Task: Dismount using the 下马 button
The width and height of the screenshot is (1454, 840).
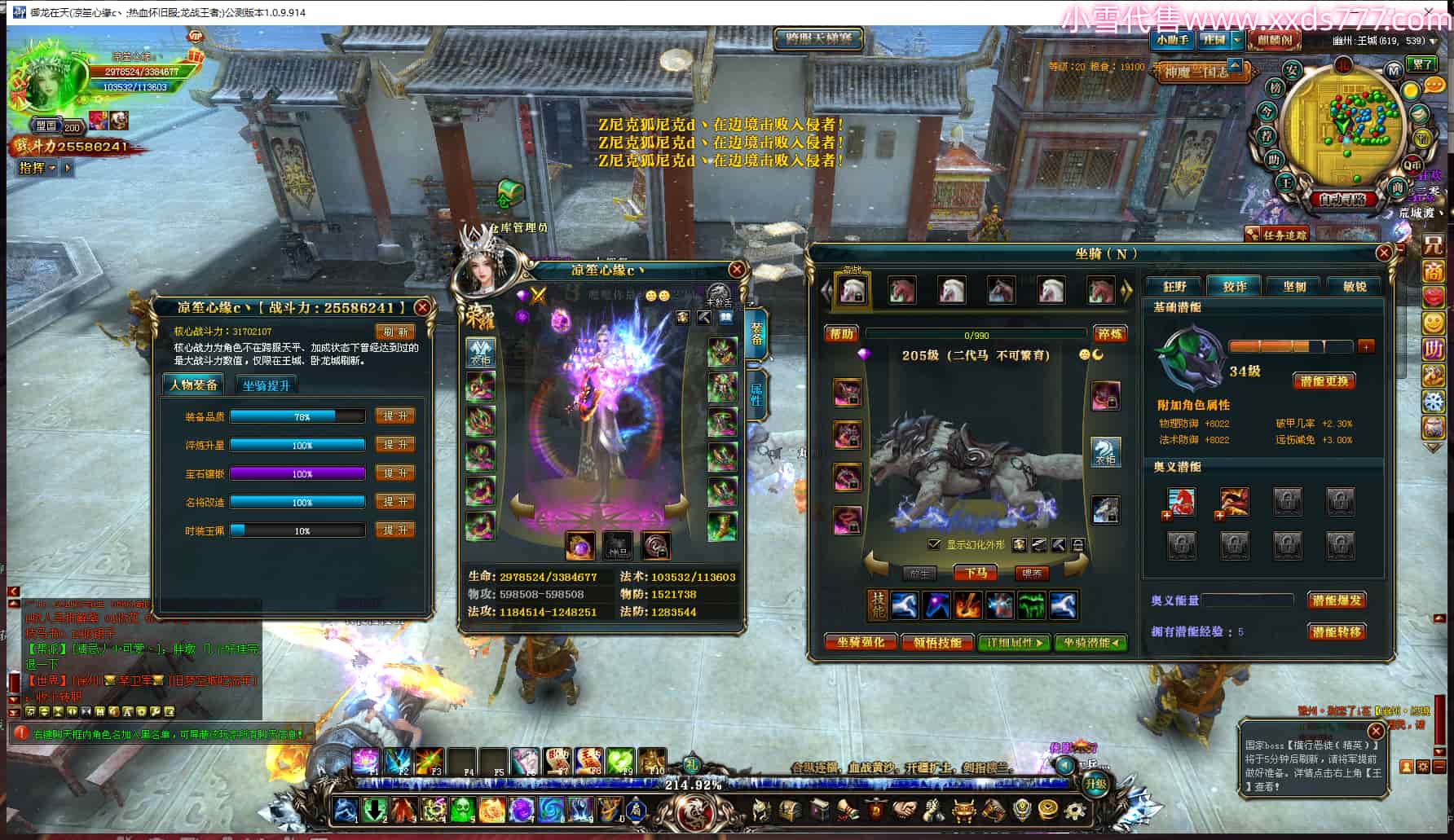Action: (x=976, y=574)
